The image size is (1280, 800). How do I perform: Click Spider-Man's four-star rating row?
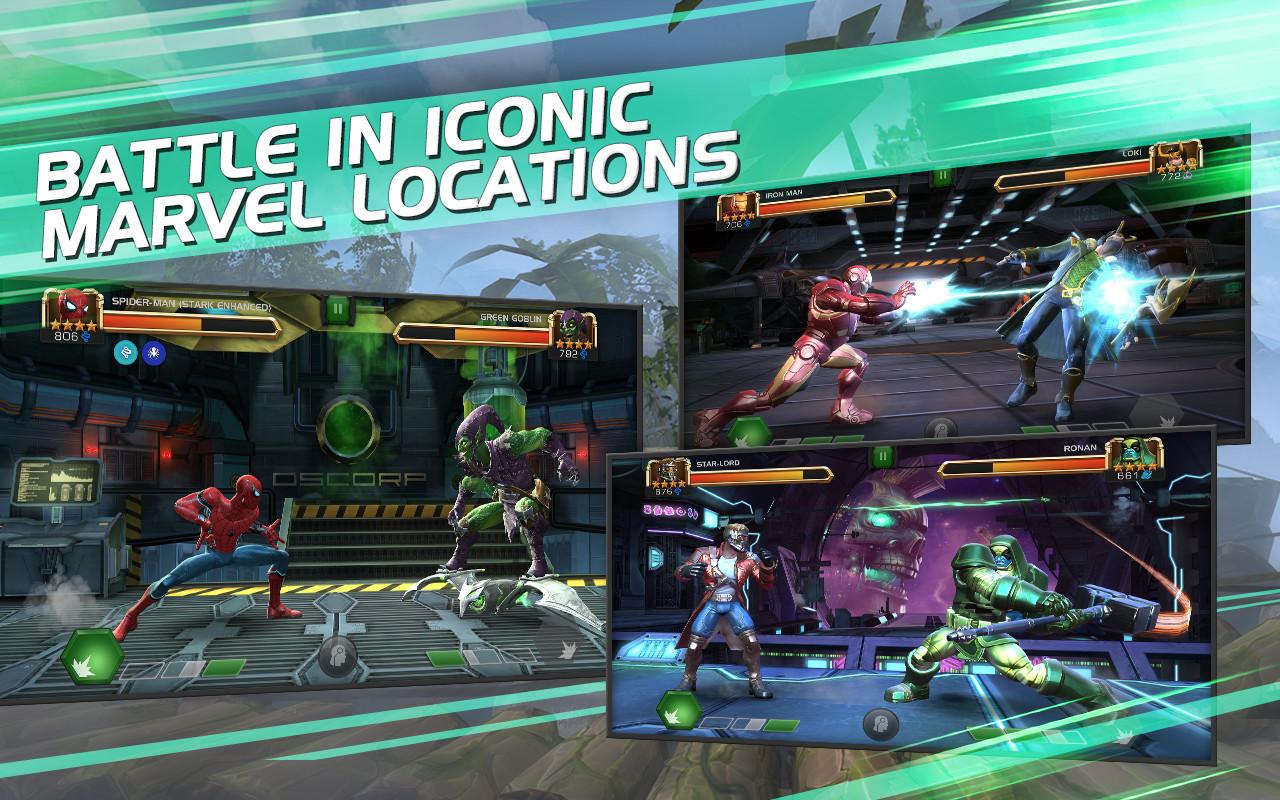(x=72, y=326)
